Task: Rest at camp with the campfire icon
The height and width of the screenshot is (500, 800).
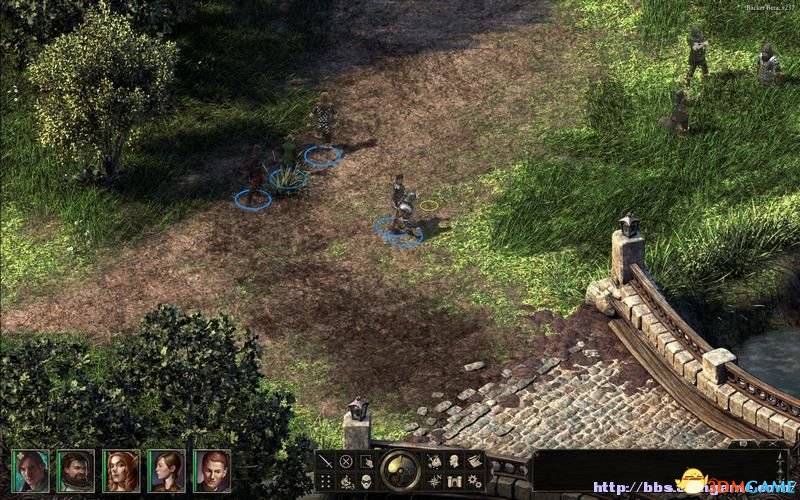Action: pyautogui.click(x=346, y=481)
